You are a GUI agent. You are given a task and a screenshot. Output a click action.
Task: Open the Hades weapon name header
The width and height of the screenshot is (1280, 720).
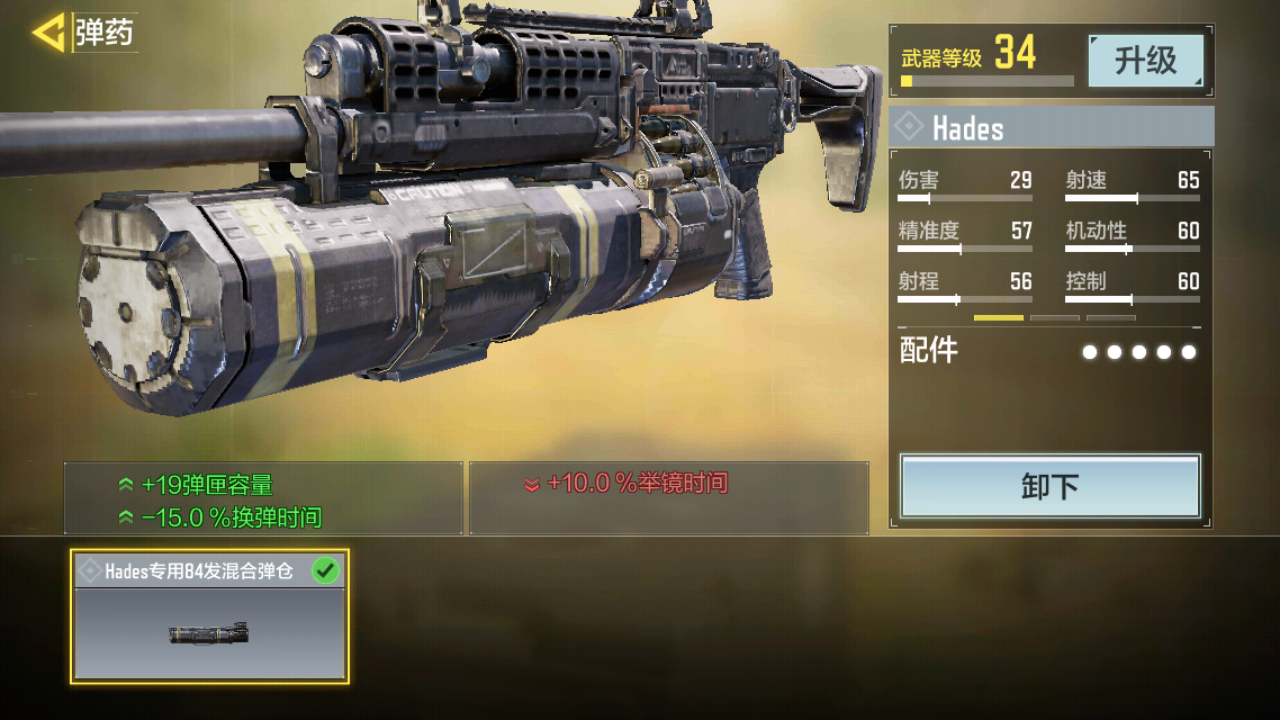click(x=1051, y=128)
